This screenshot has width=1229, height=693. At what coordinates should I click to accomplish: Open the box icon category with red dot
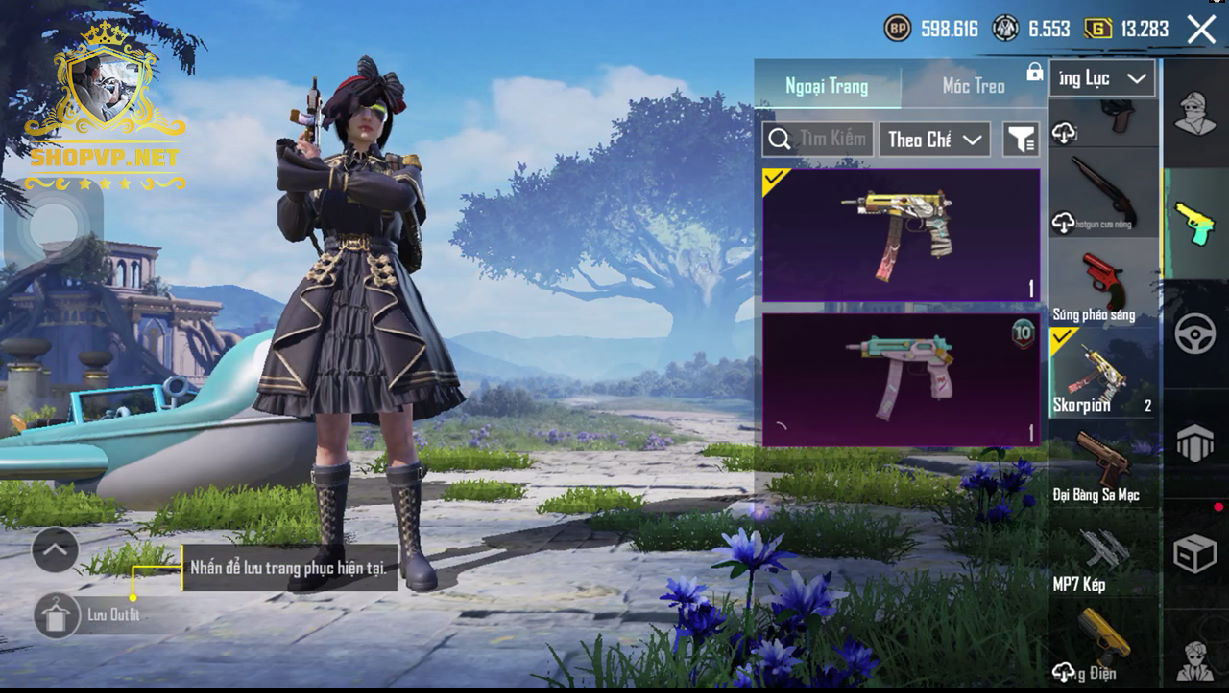pos(1195,553)
